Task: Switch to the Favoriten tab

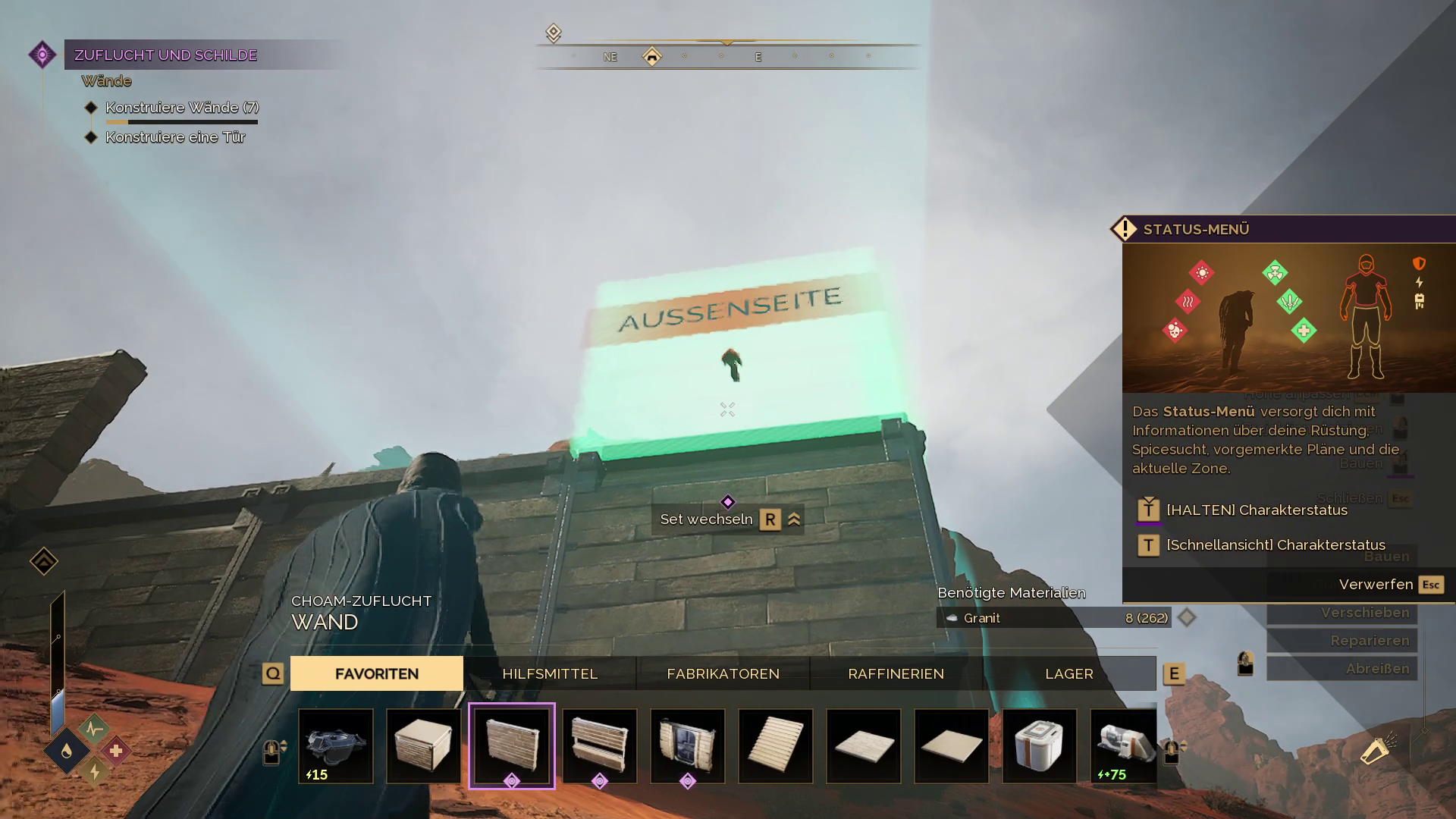Action: pyautogui.click(x=376, y=673)
